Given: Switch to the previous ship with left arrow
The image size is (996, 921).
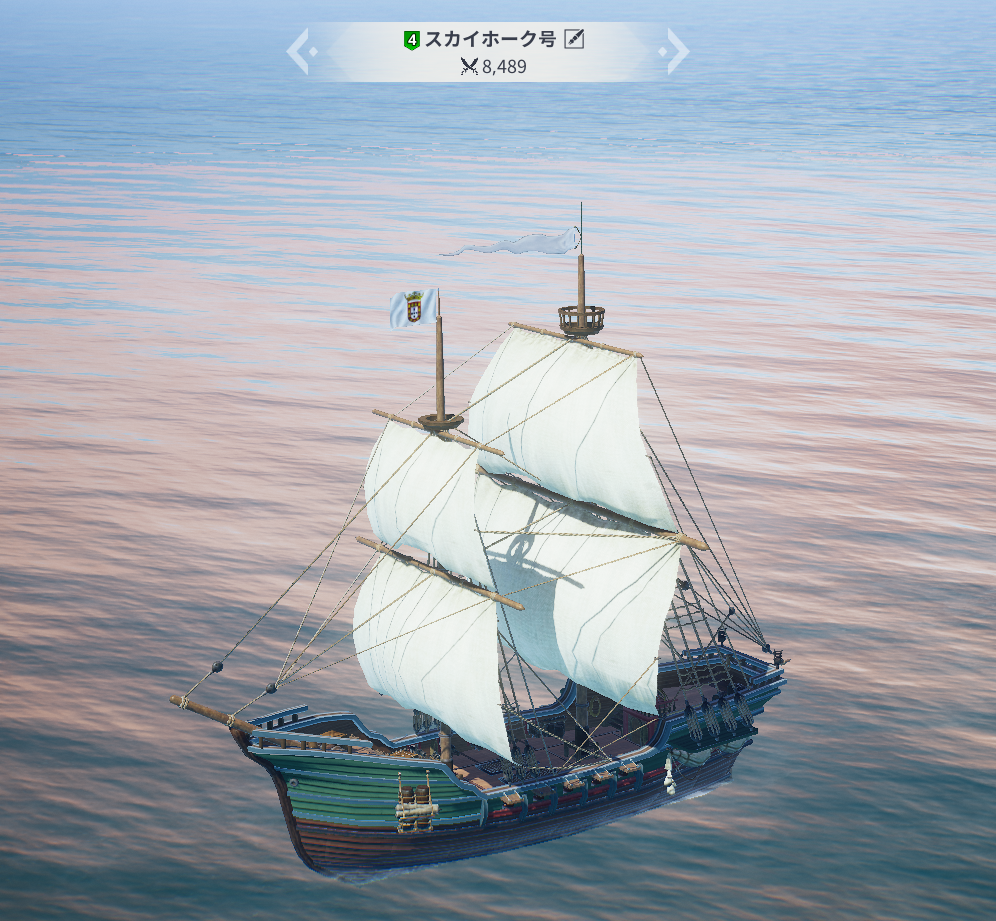Looking at the screenshot, I should click(298, 52).
